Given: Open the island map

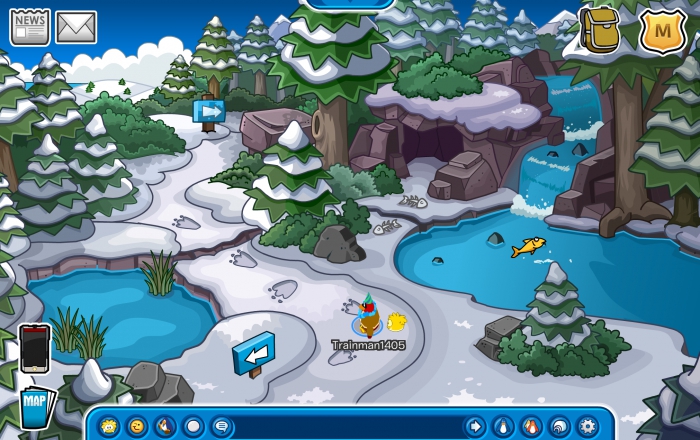Looking at the screenshot, I should [x=34, y=405].
